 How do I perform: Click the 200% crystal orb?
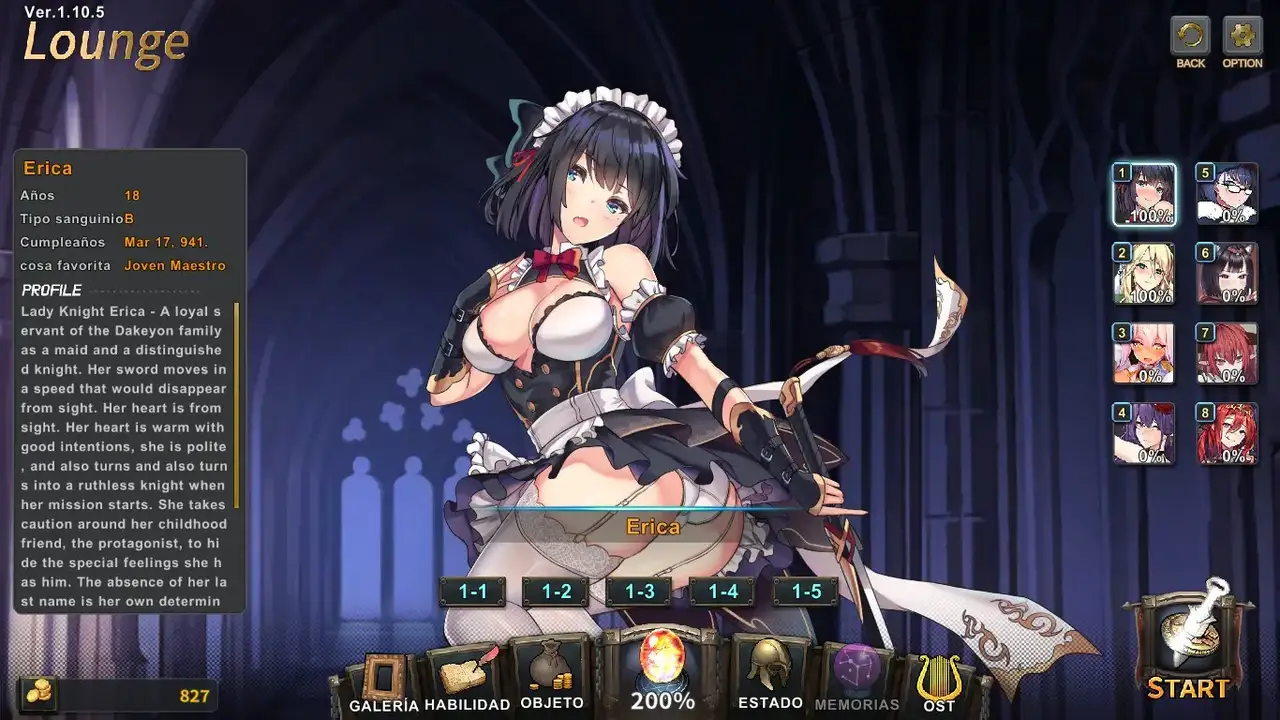click(662, 670)
